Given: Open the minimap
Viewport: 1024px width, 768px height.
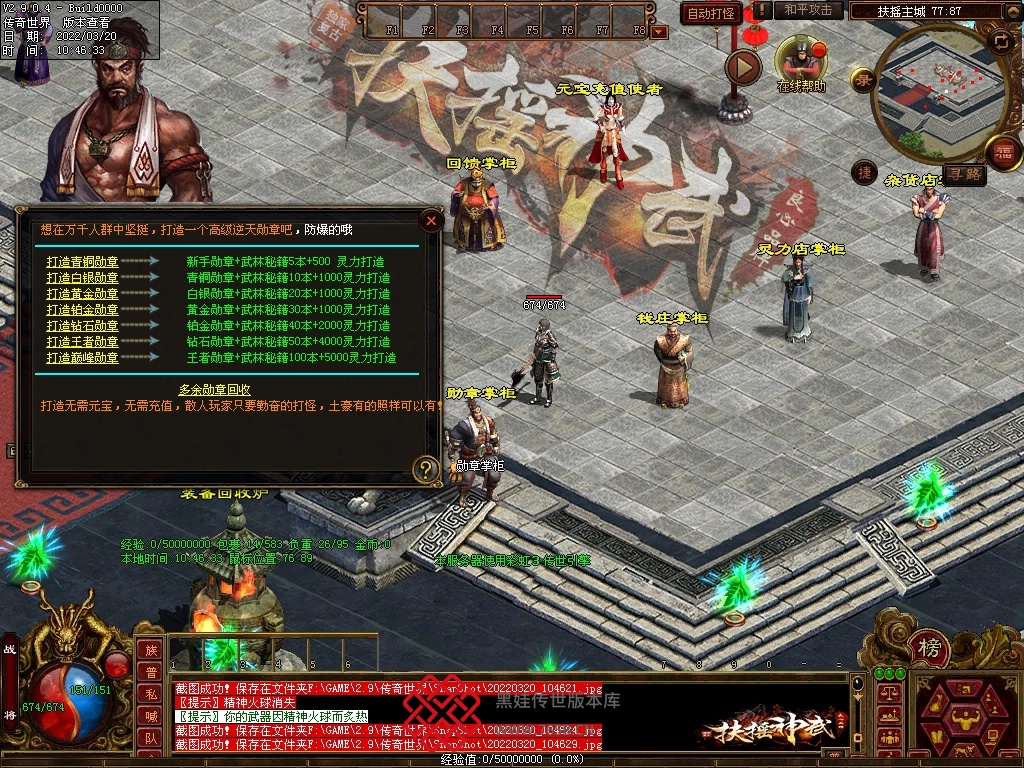Looking at the screenshot, I should click(937, 93).
